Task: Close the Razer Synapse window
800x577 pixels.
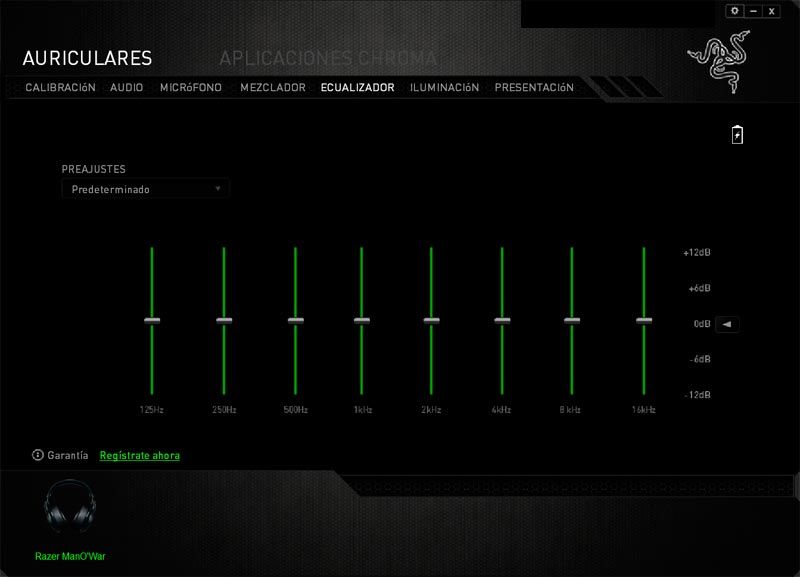Action: click(x=772, y=11)
